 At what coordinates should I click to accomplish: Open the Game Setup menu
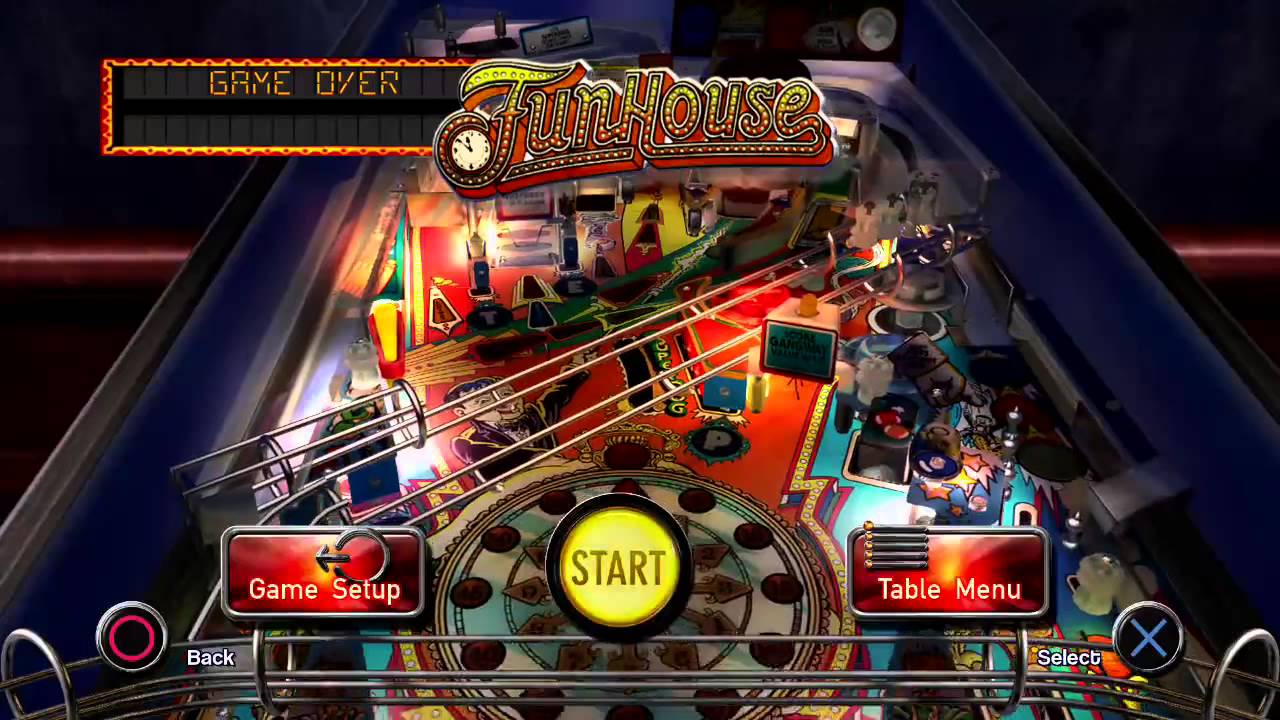tap(323, 573)
